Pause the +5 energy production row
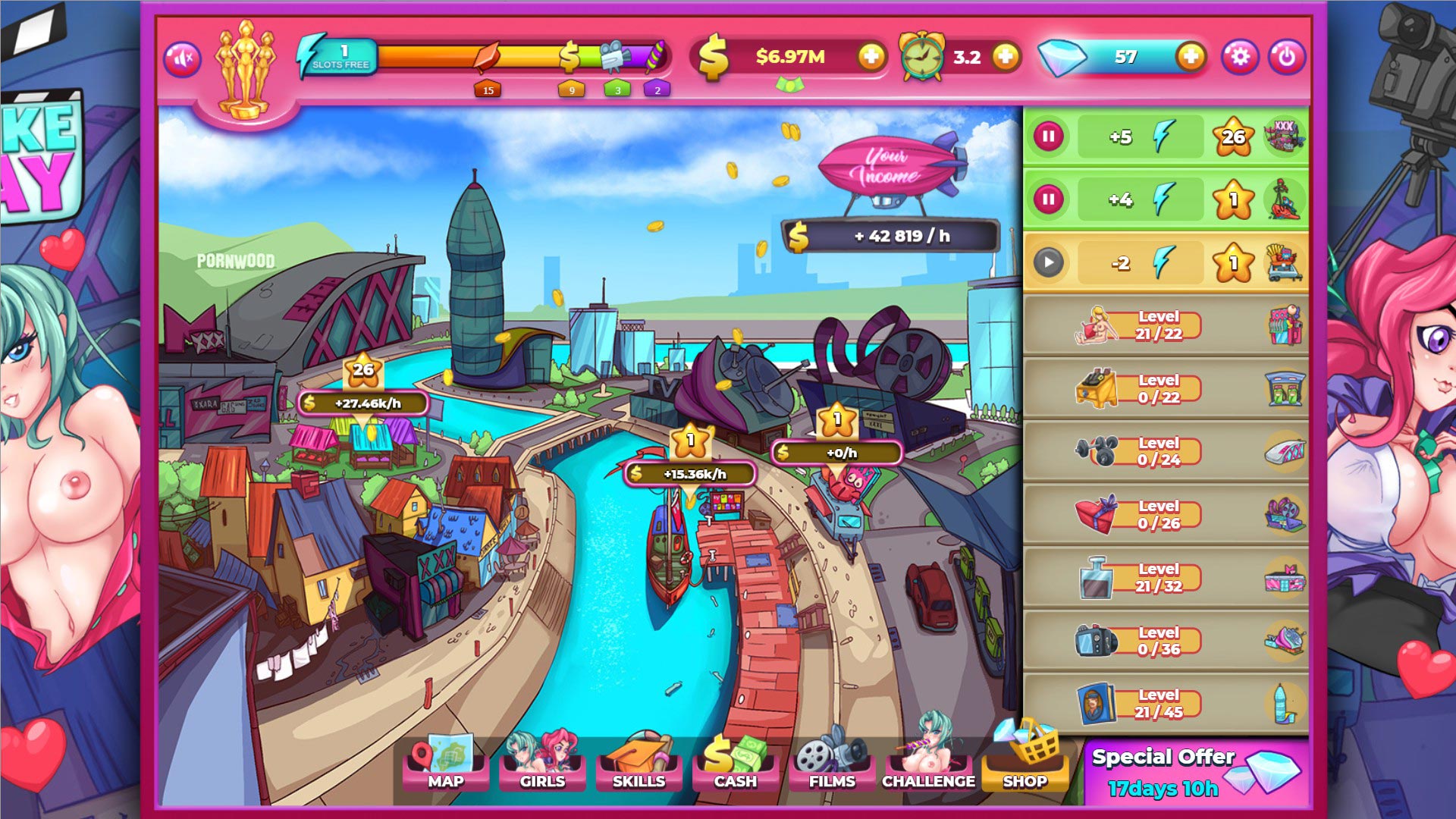Image resolution: width=1456 pixels, height=819 pixels. [x=1049, y=137]
